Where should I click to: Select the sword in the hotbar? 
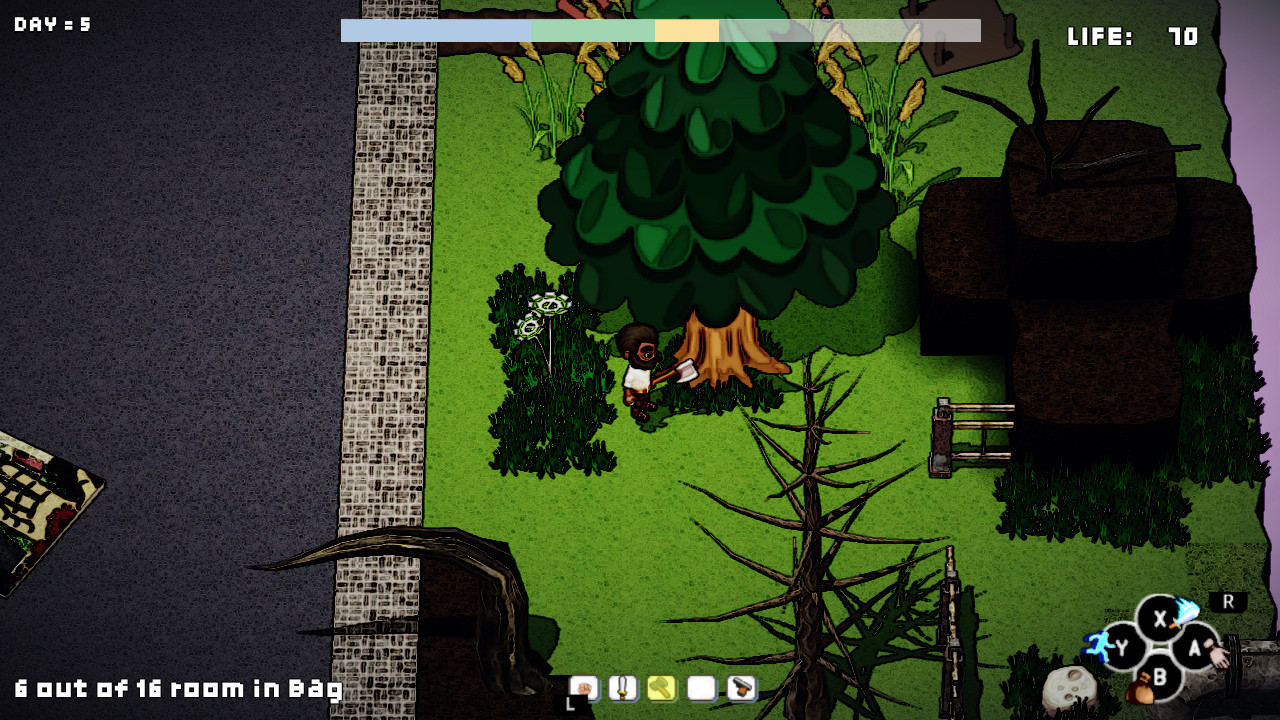(x=623, y=688)
